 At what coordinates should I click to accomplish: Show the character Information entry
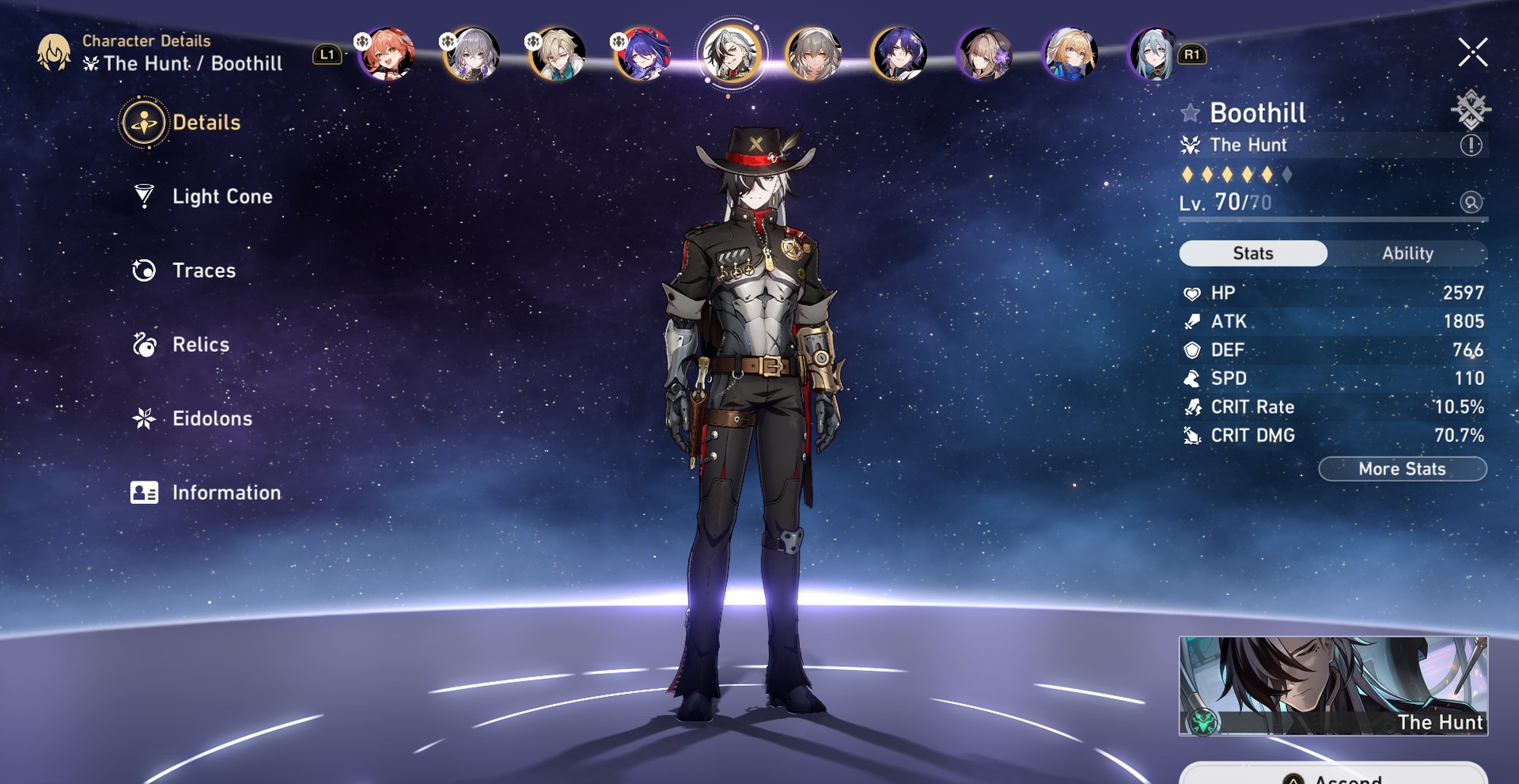click(225, 493)
